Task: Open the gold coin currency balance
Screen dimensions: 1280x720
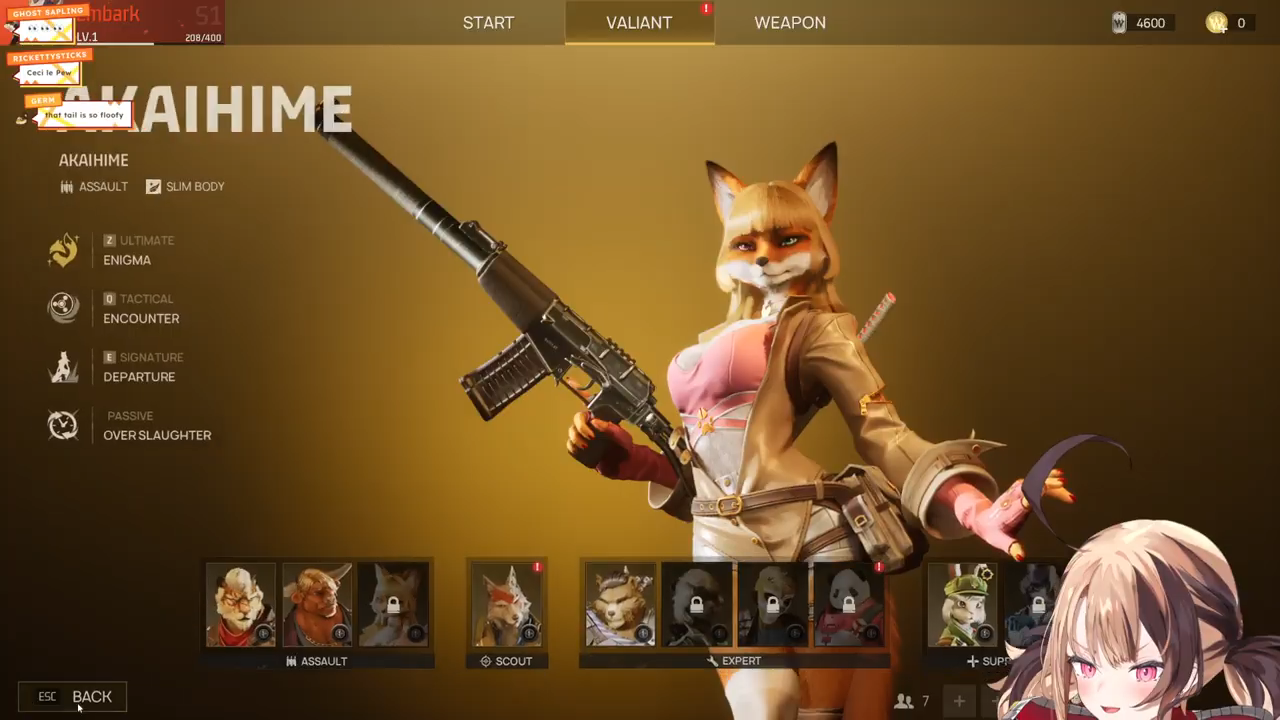Action: (x=1226, y=23)
